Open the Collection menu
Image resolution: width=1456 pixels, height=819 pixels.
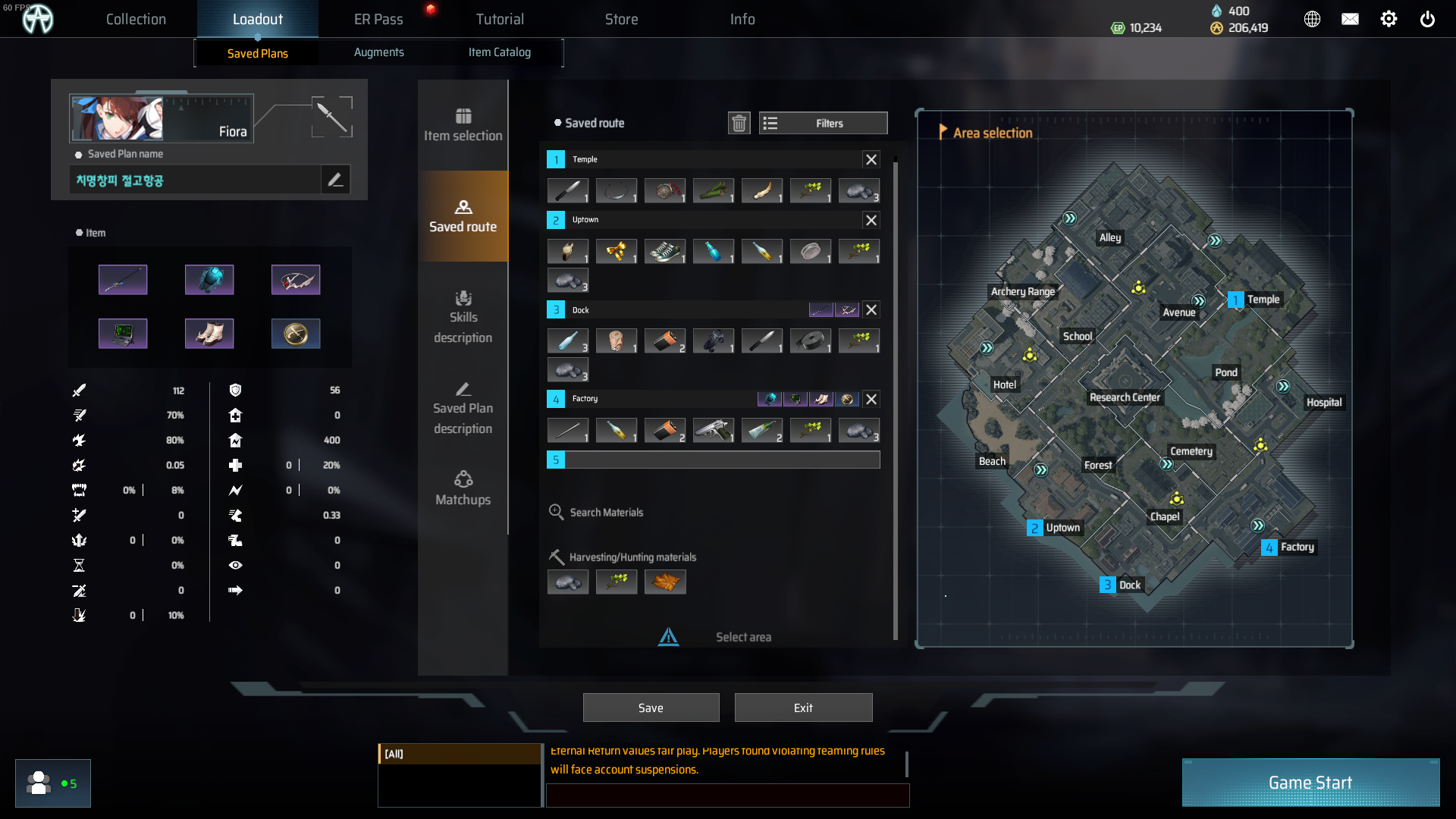coord(136,19)
